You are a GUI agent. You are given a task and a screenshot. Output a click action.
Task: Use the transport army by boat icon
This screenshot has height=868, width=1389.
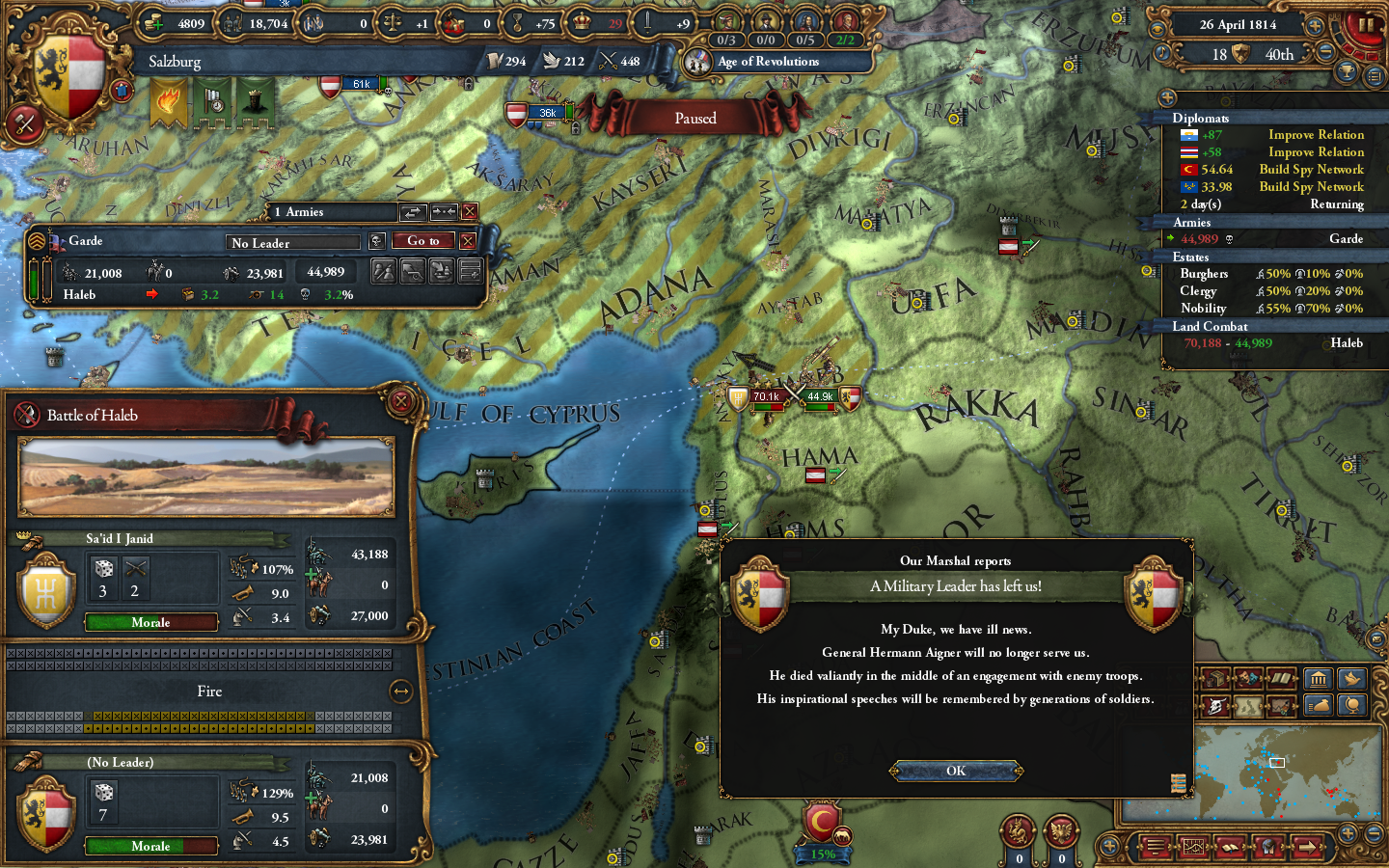coord(442,271)
